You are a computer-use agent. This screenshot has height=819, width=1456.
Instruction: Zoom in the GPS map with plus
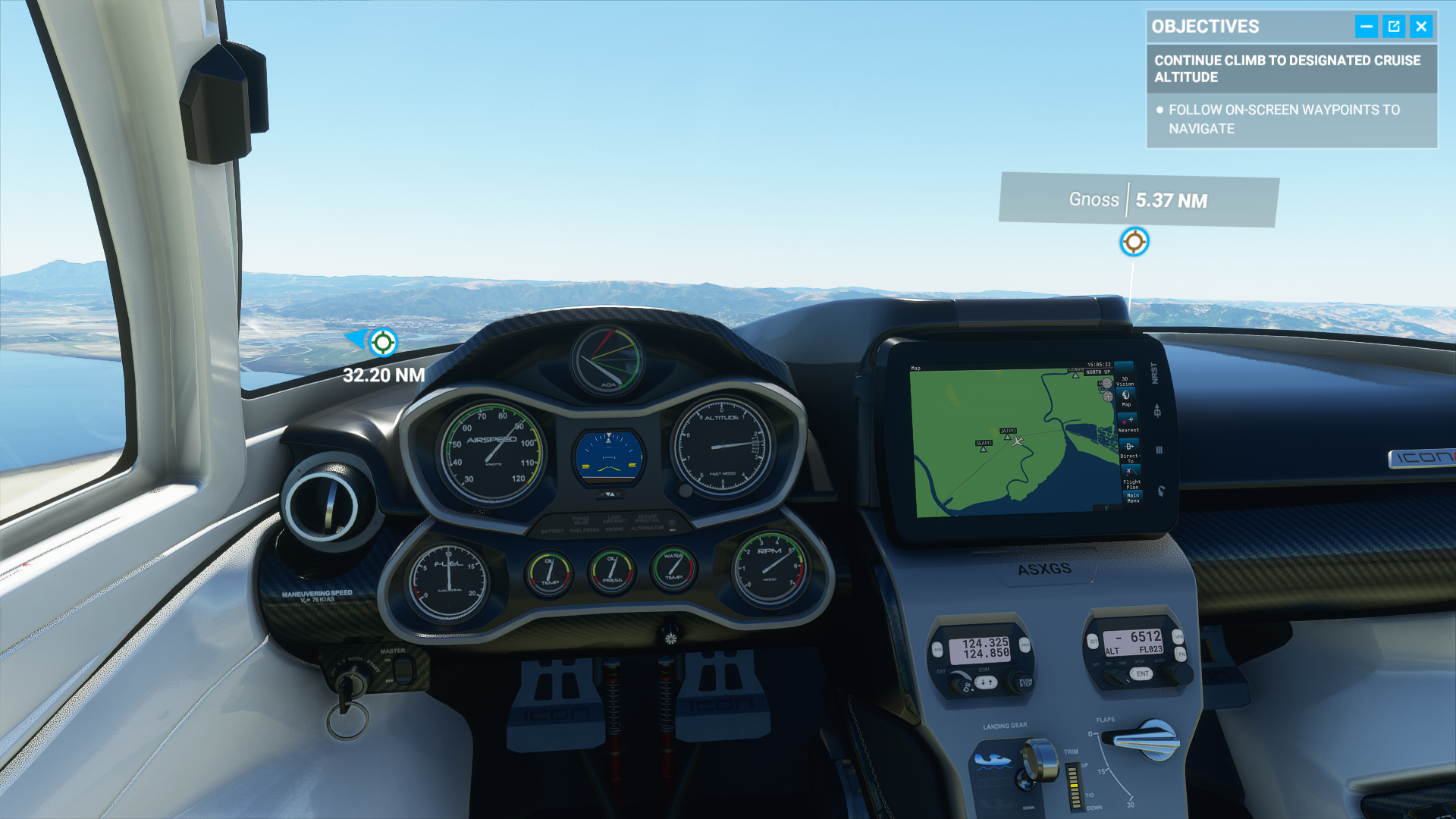1108,396
